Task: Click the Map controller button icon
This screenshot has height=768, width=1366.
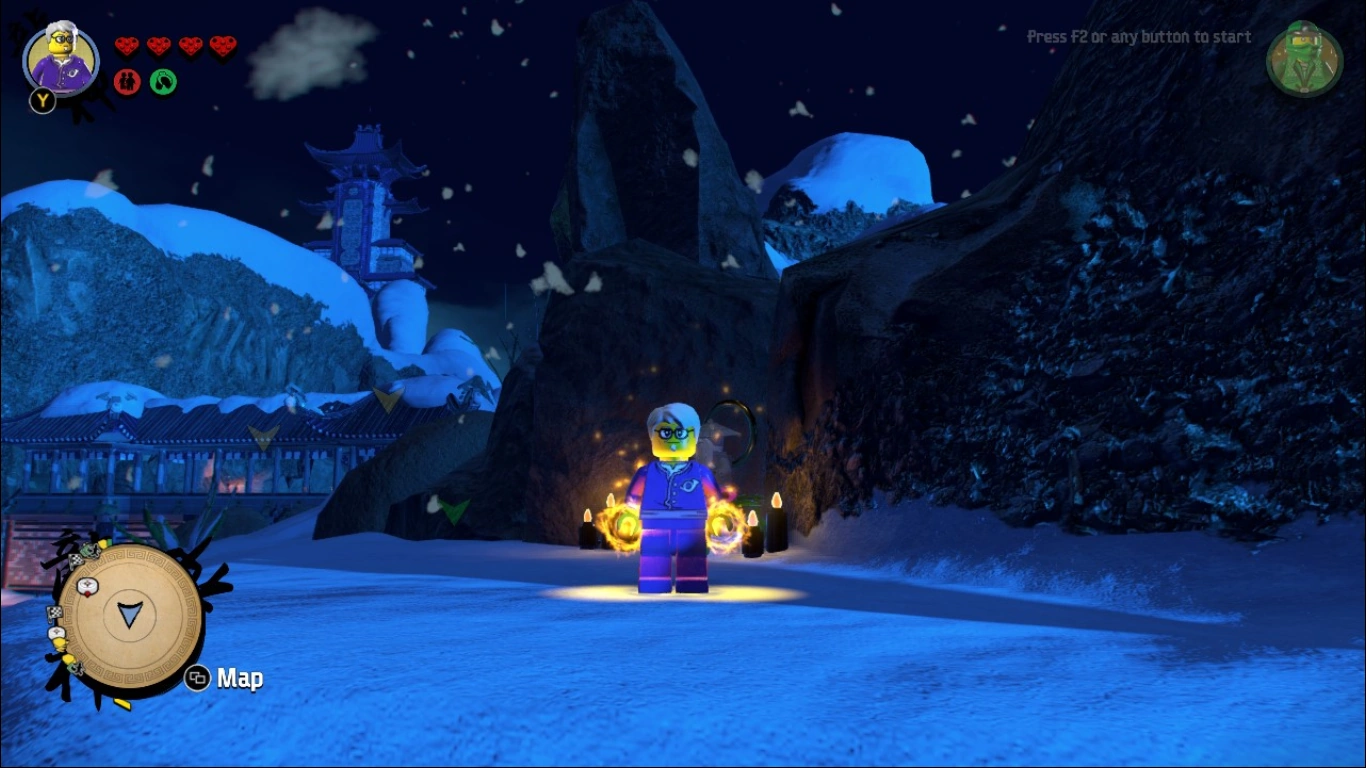Action: [196, 677]
